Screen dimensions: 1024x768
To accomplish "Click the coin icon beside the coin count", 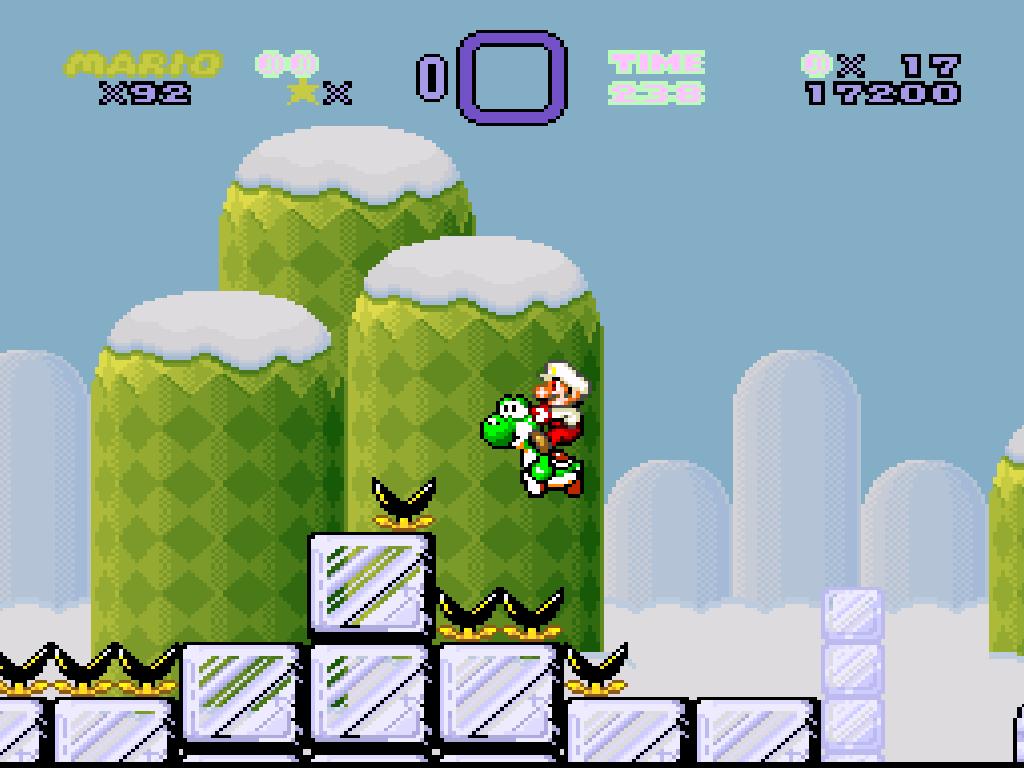I will pyautogui.click(x=815, y=66).
